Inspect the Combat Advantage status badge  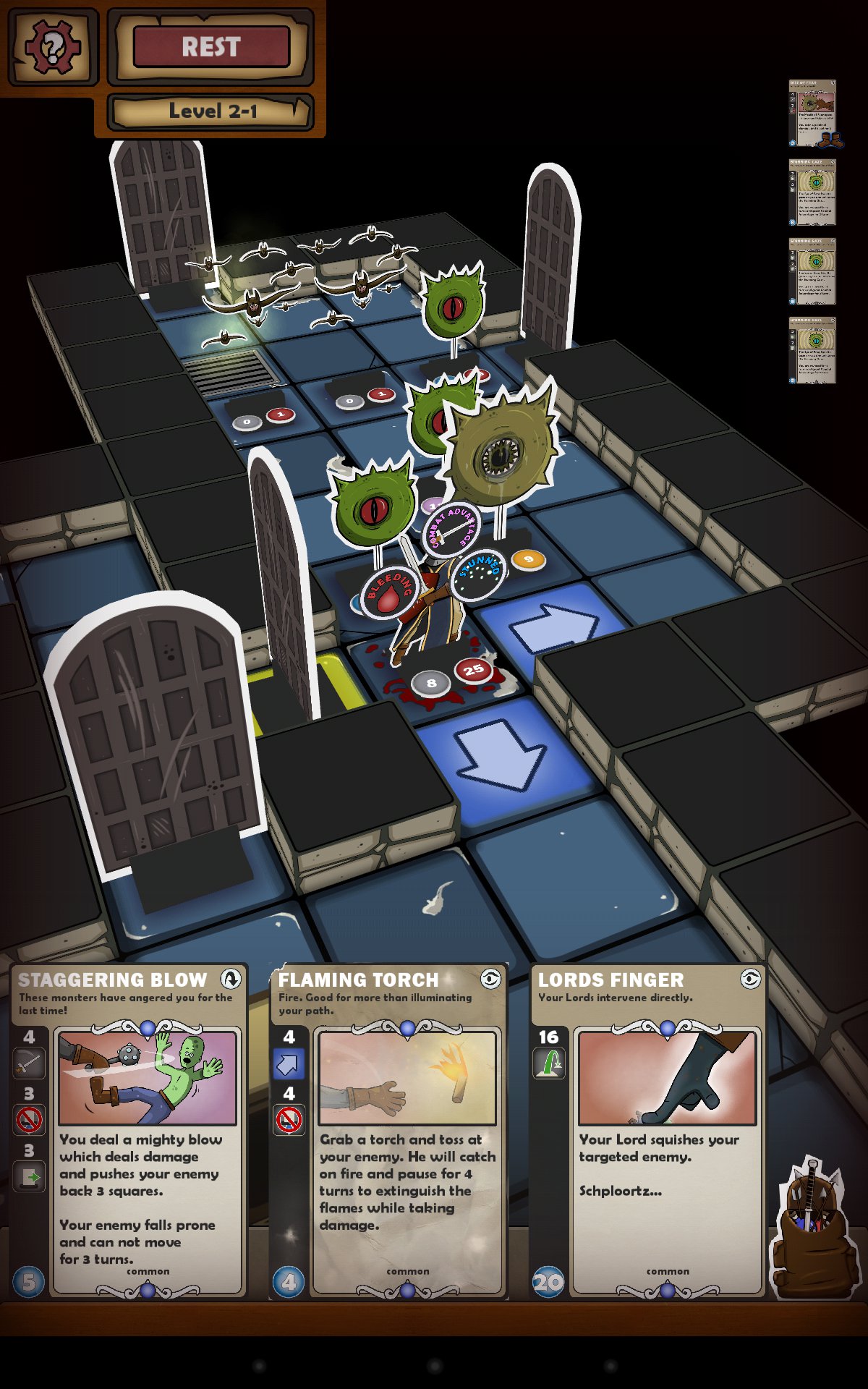451,530
